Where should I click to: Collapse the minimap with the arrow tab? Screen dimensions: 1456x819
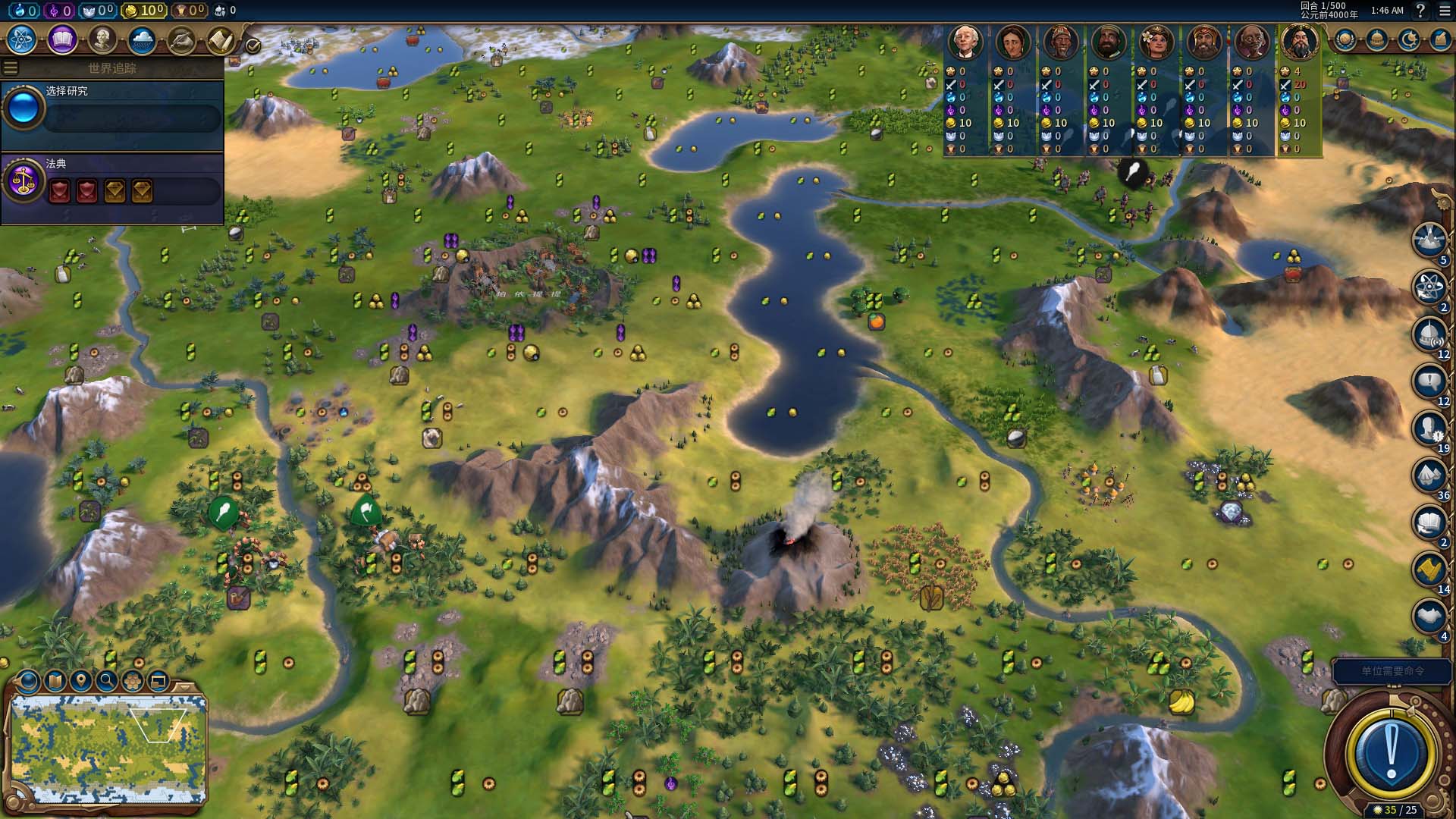point(184,686)
